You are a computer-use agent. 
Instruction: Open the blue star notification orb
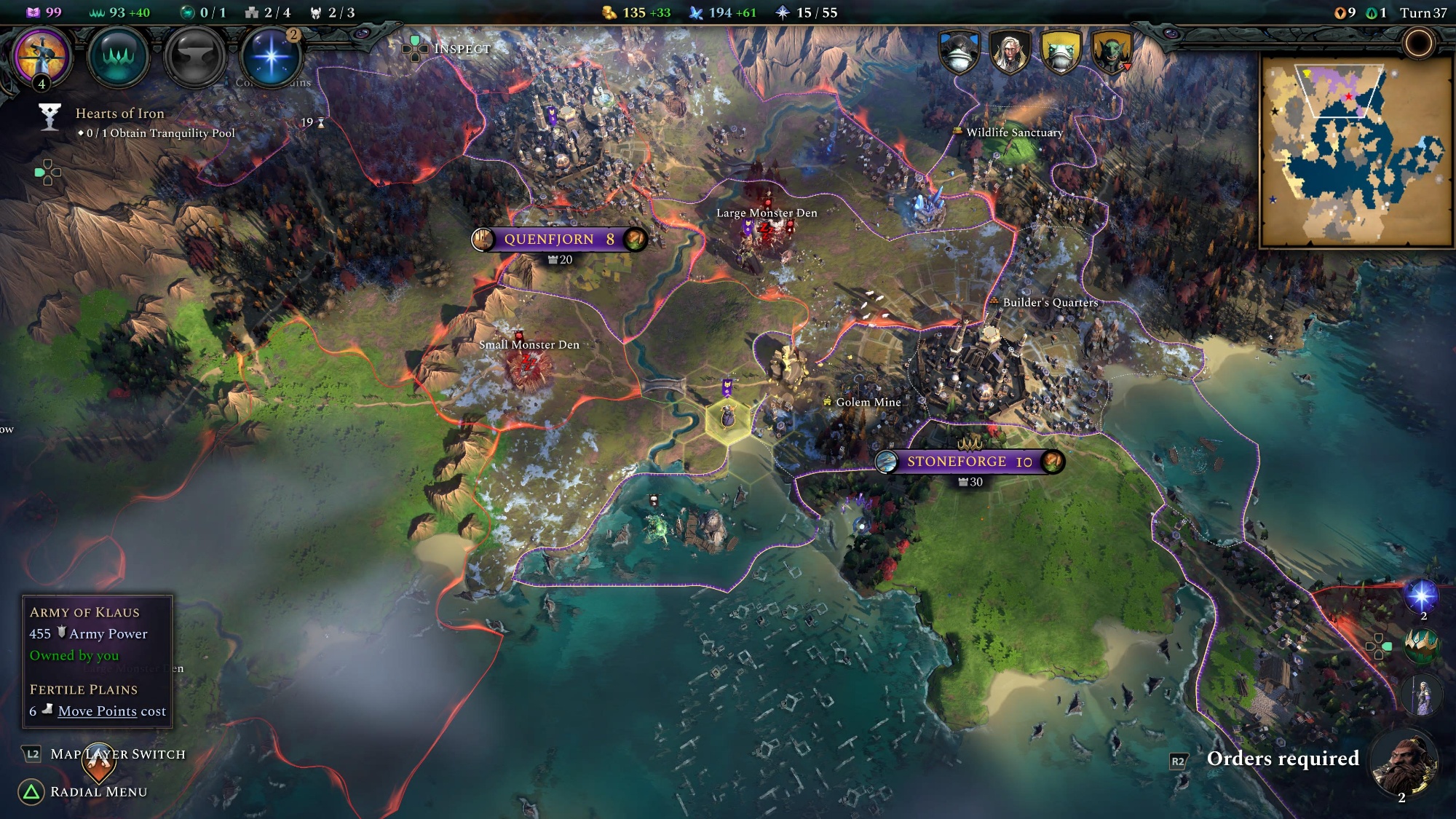[x=1421, y=596]
